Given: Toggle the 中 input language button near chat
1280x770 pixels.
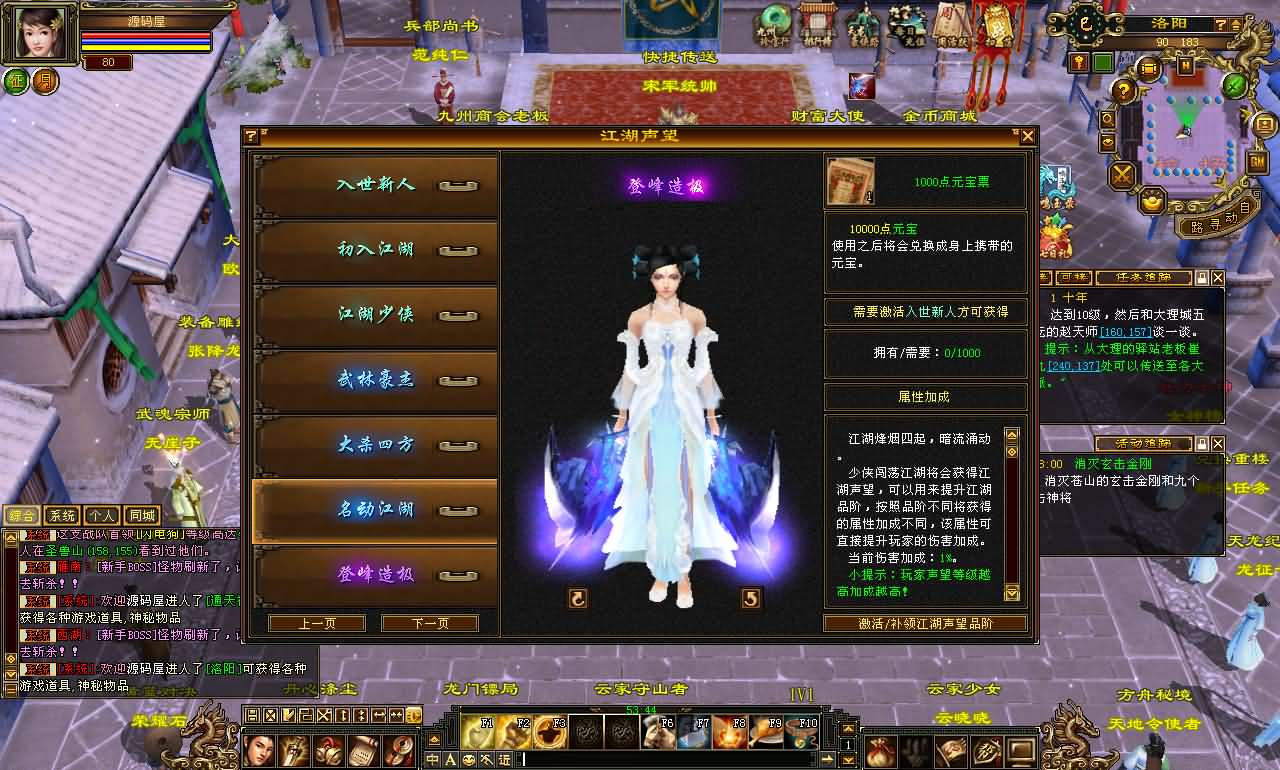Looking at the screenshot, I should 433,758.
